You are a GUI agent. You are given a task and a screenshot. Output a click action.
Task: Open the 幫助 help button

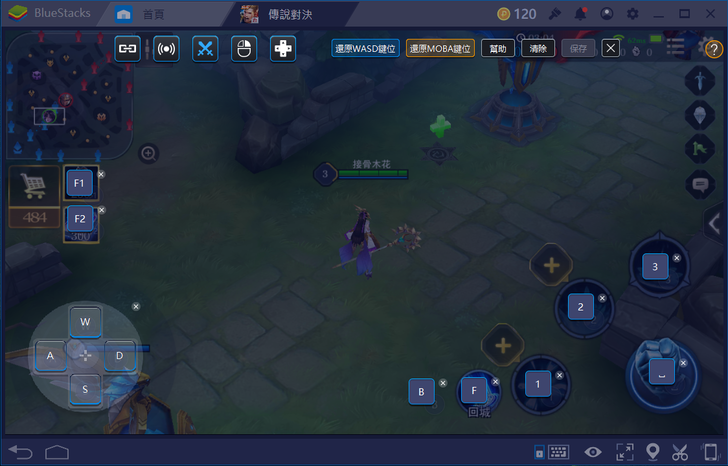pos(498,48)
